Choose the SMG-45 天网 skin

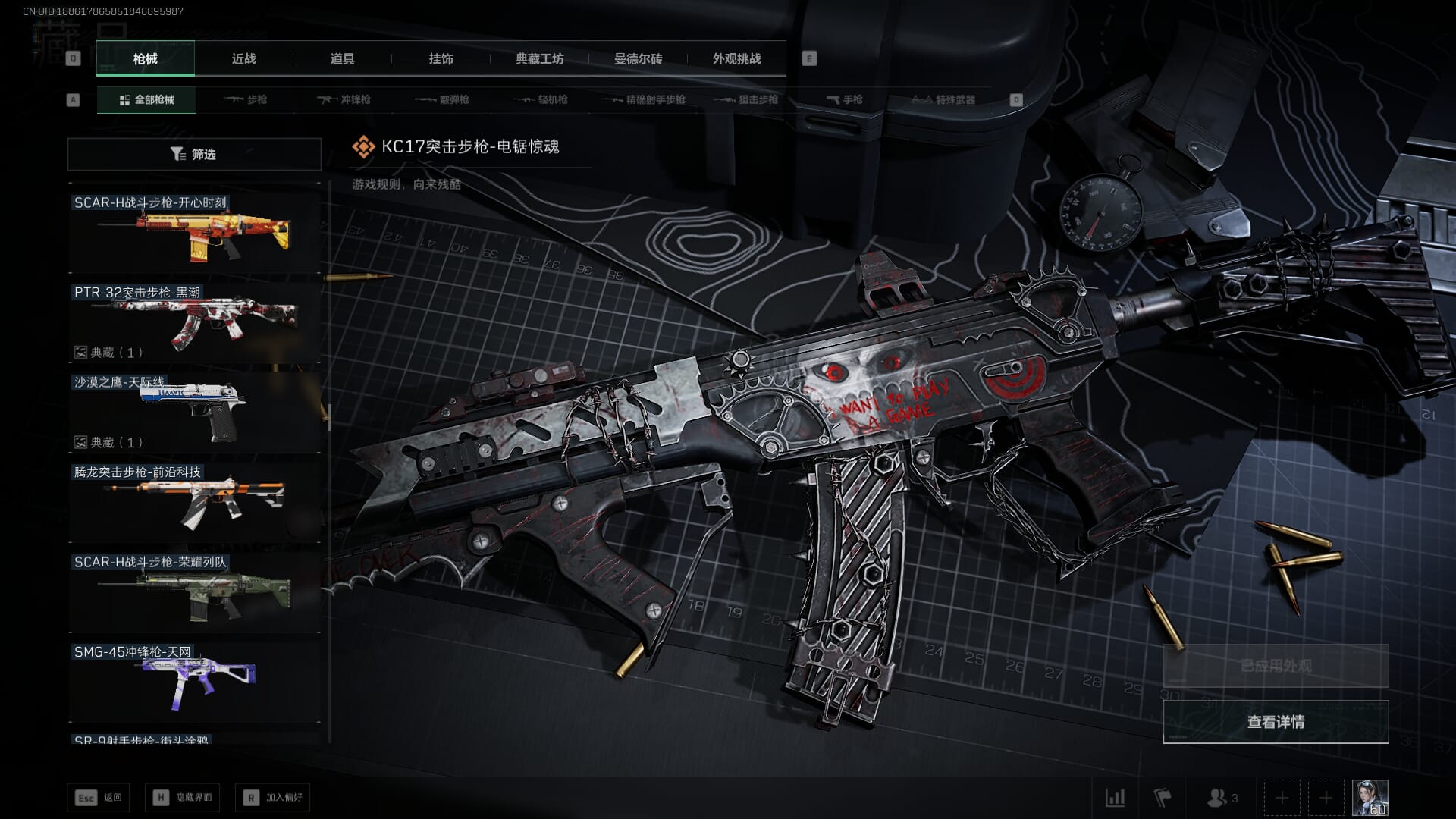pyautogui.click(x=194, y=682)
